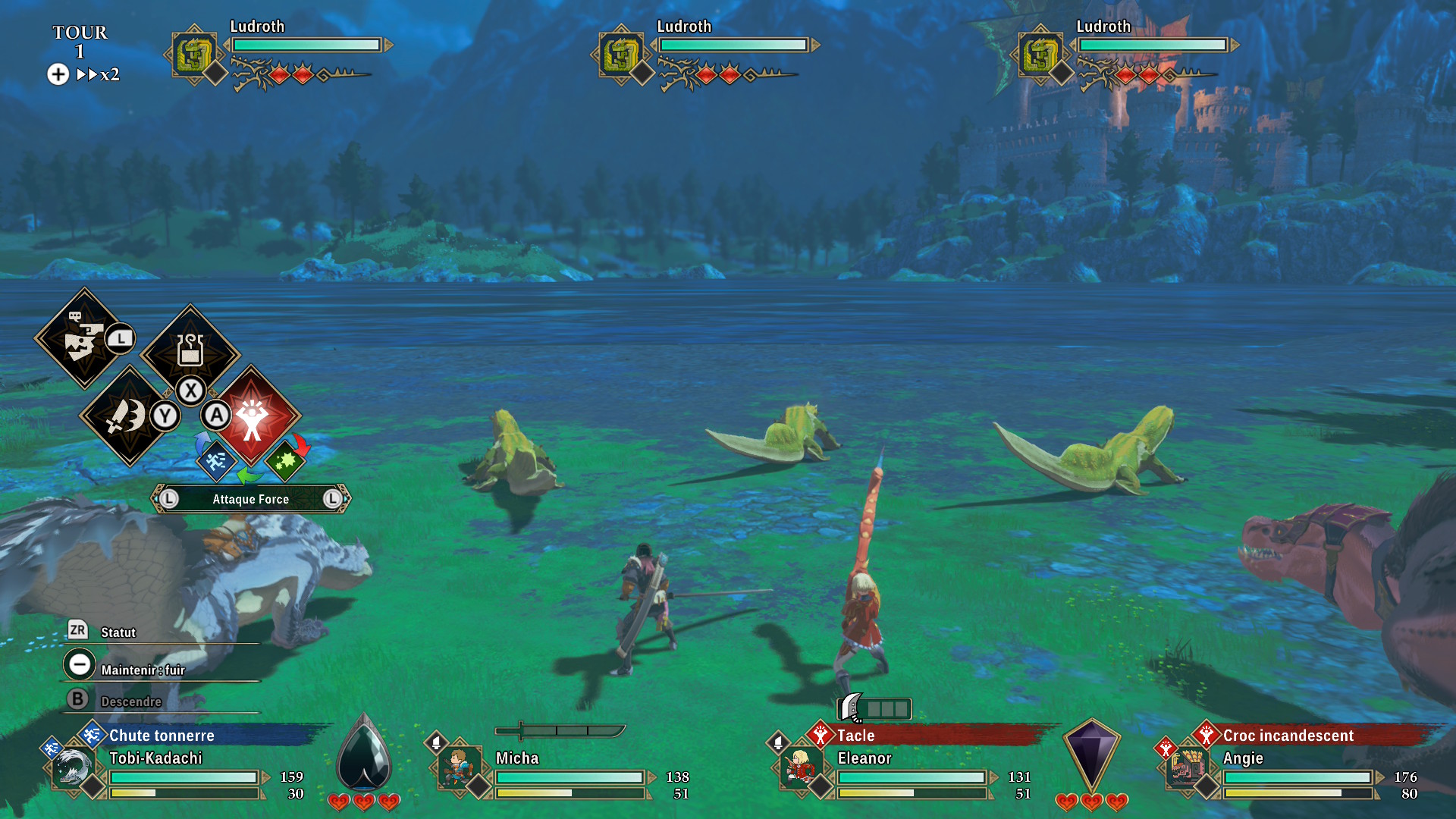Select the Descendre option
1456x819 pixels.
130,701
